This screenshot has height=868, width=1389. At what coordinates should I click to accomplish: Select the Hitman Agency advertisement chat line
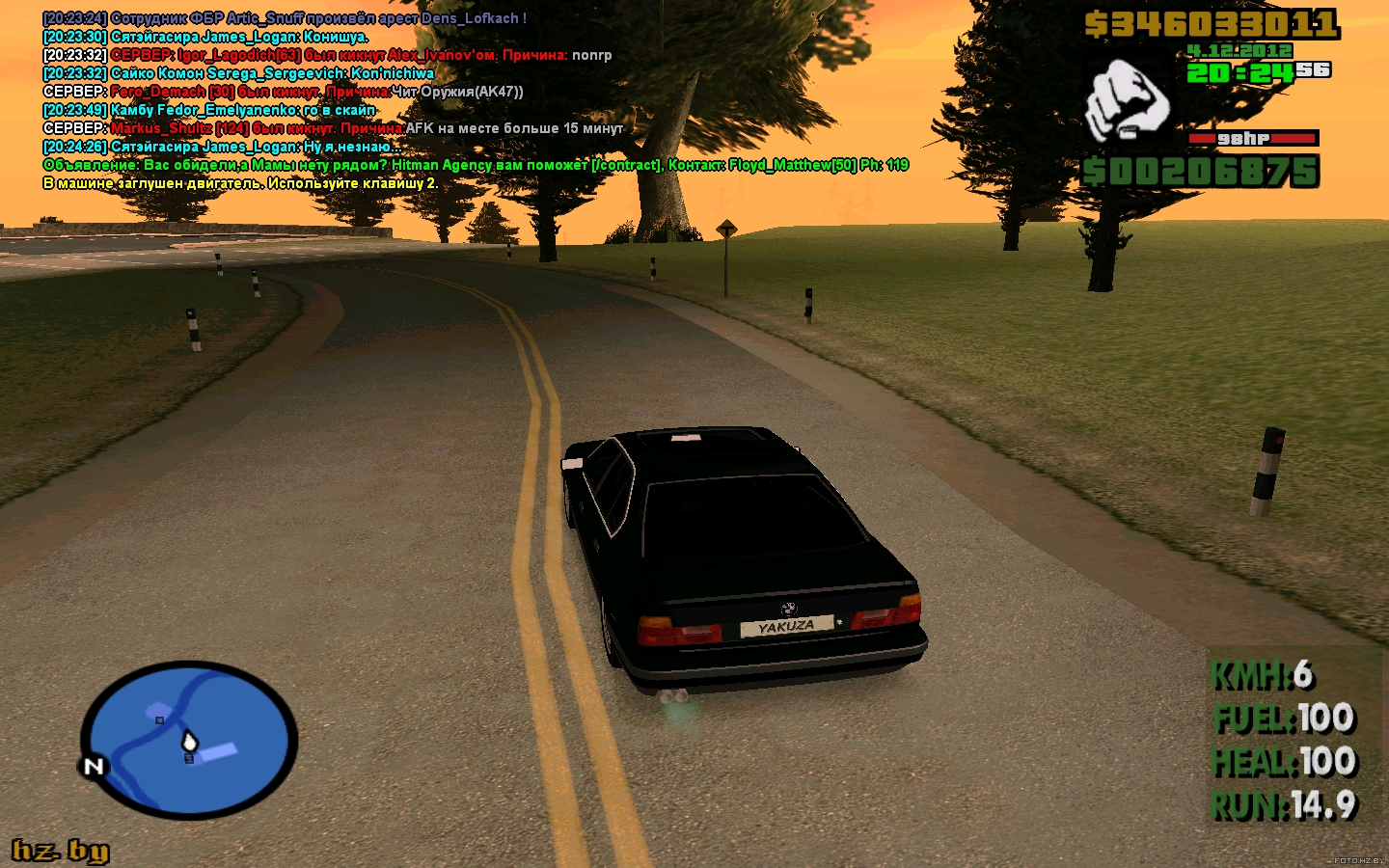pyautogui.click(x=476, y=165)
